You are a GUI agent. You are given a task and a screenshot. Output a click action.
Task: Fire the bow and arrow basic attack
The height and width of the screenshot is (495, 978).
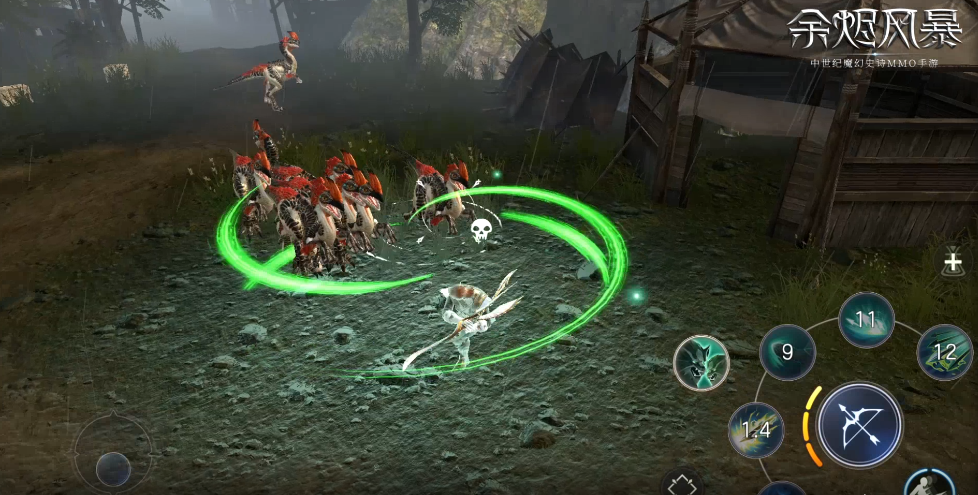click(861, 424)
